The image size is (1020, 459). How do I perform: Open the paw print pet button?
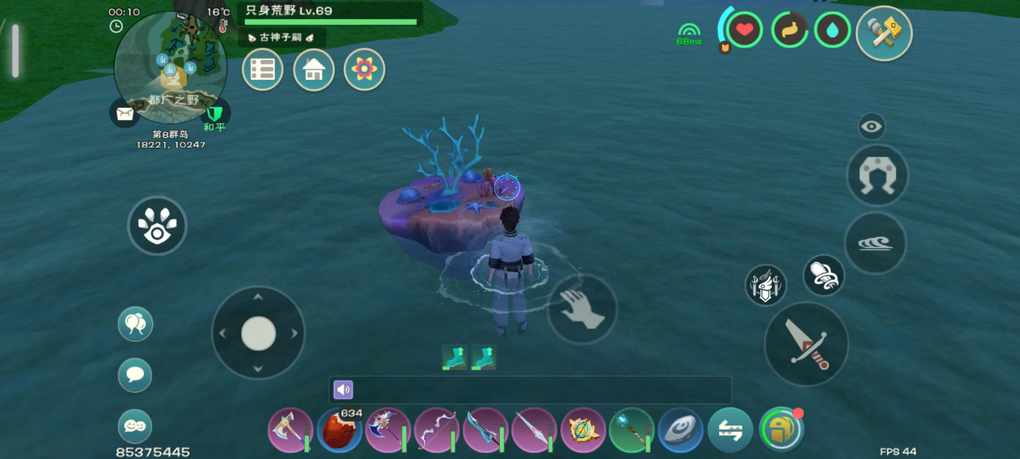tap(158, 225)
